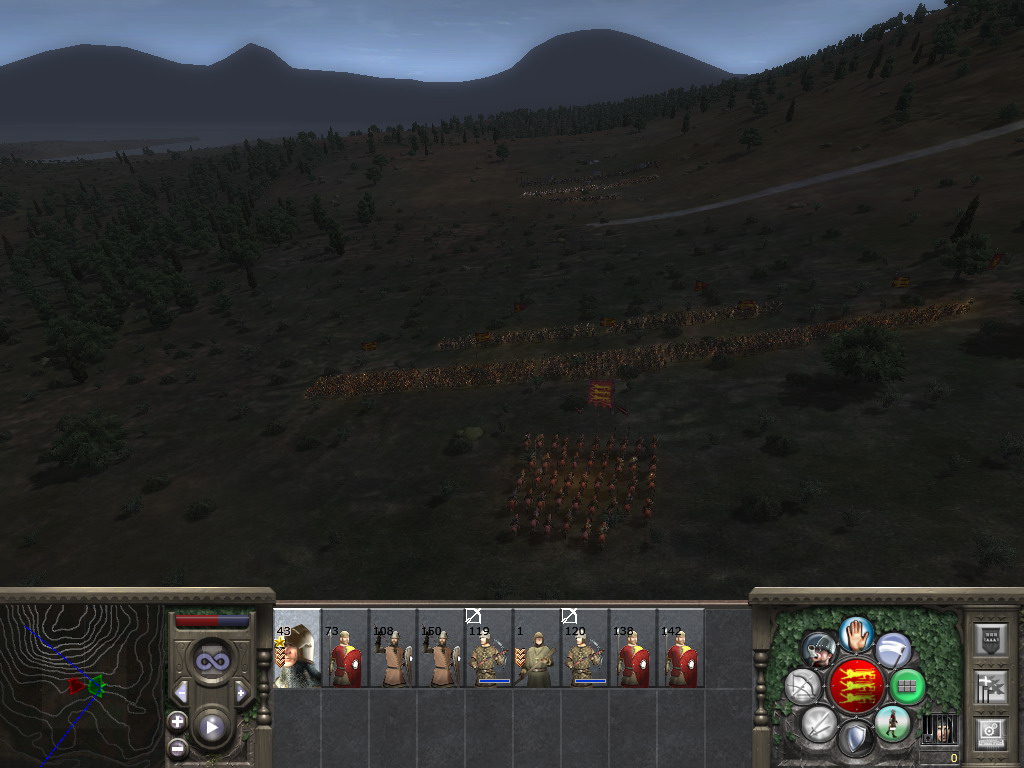Toggle the bow and arrow order button
This screenshot has height=768, width=1024.
pos(803,686)
